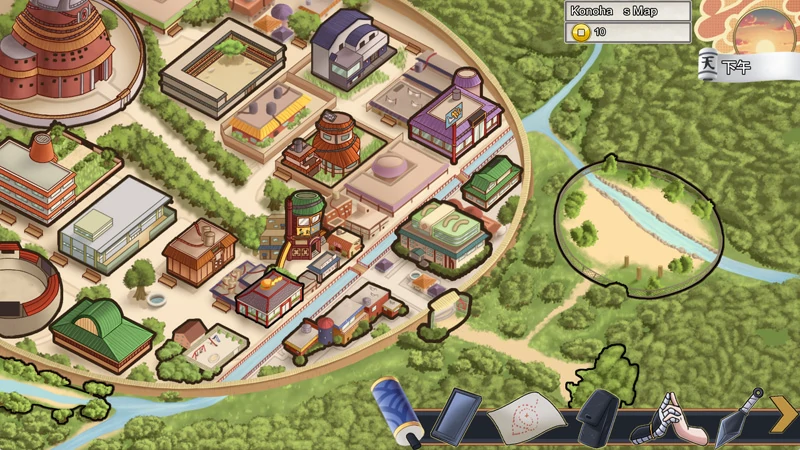
Task: Click the golden arrow at the toolbar's end
Action: 783,412
